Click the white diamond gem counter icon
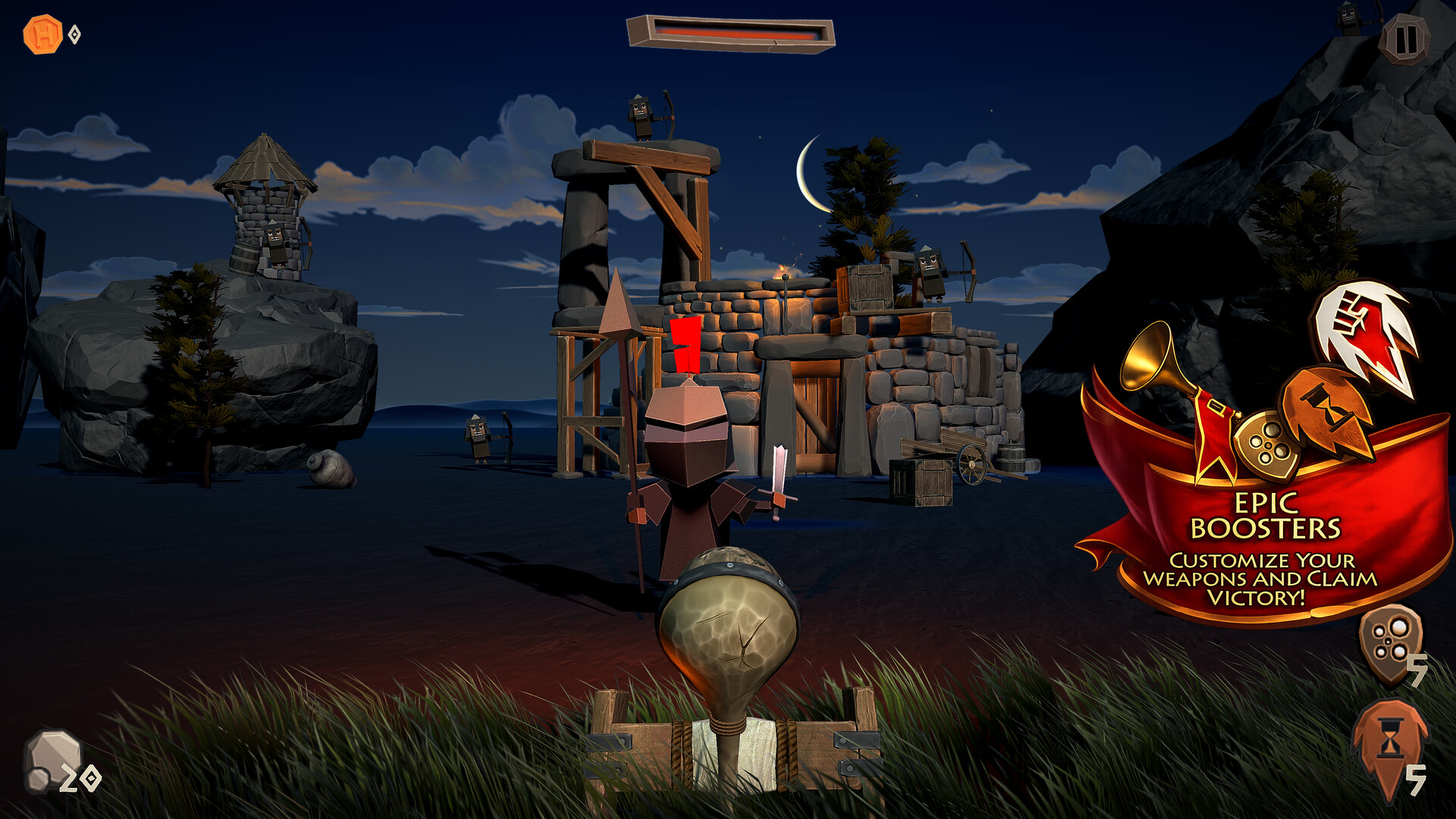 click(x=73, y=33)
